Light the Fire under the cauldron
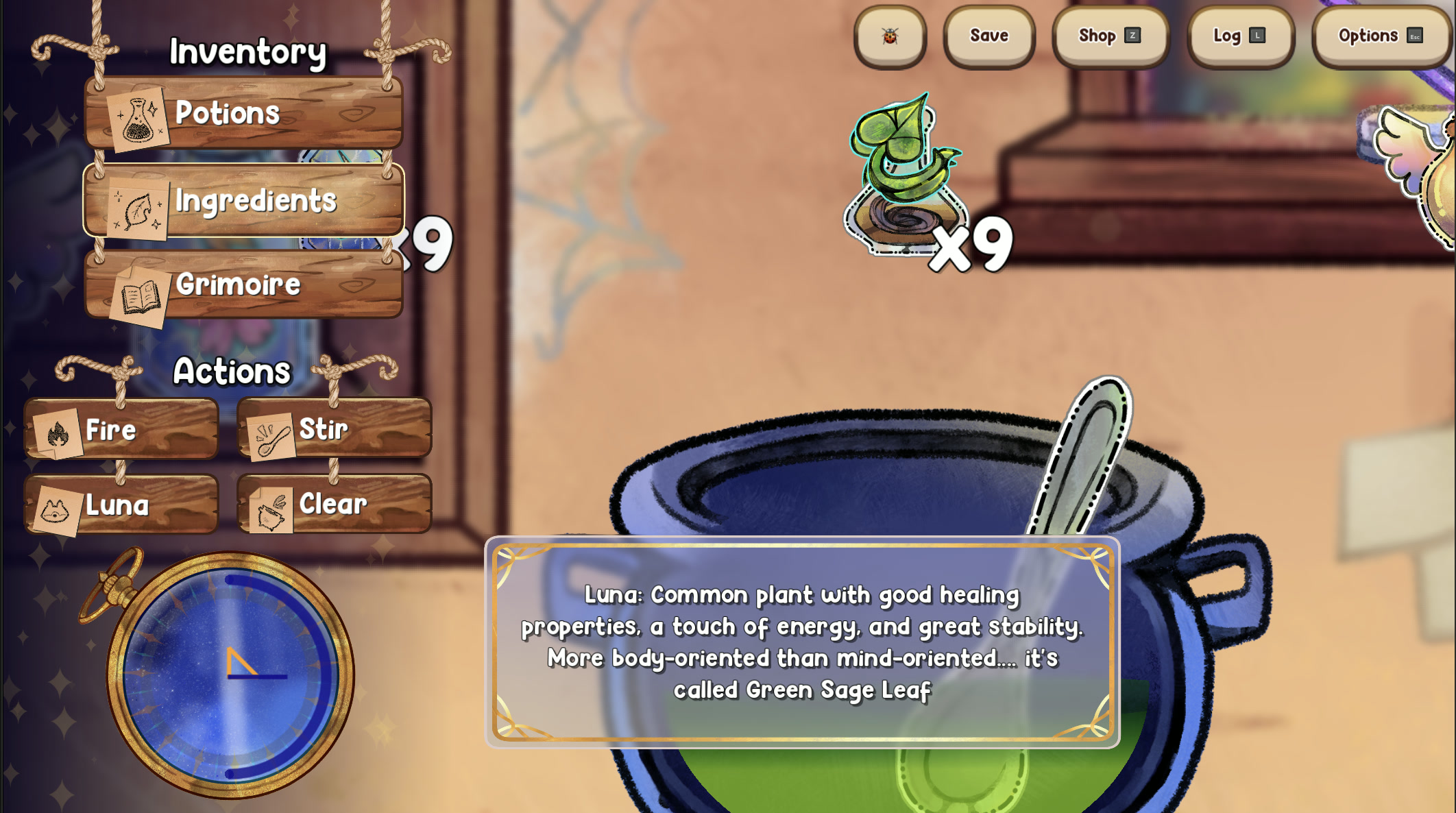 [x=121, y=430]
